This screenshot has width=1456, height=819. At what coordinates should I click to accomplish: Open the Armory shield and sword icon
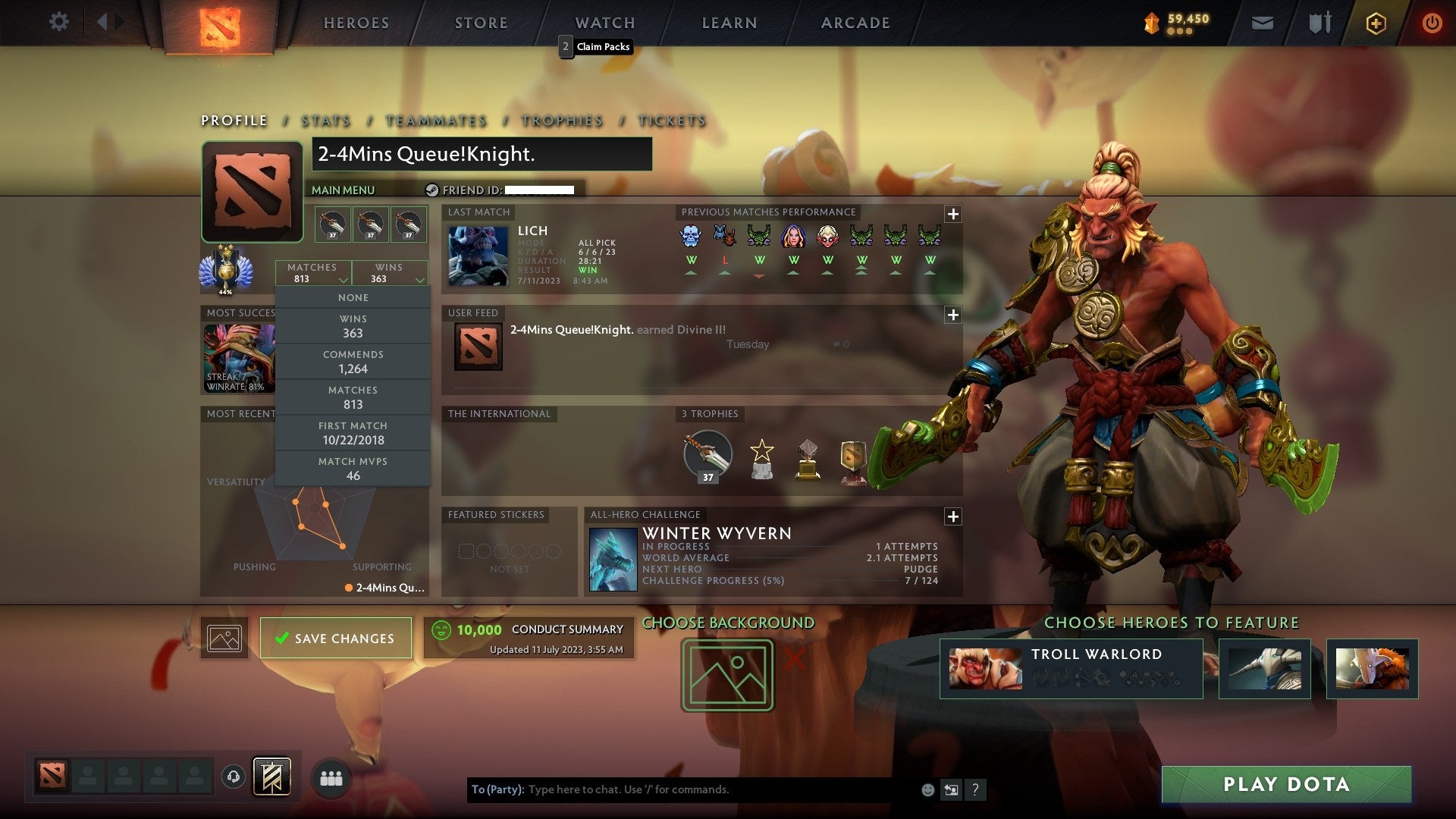[x=1319, y=22]
